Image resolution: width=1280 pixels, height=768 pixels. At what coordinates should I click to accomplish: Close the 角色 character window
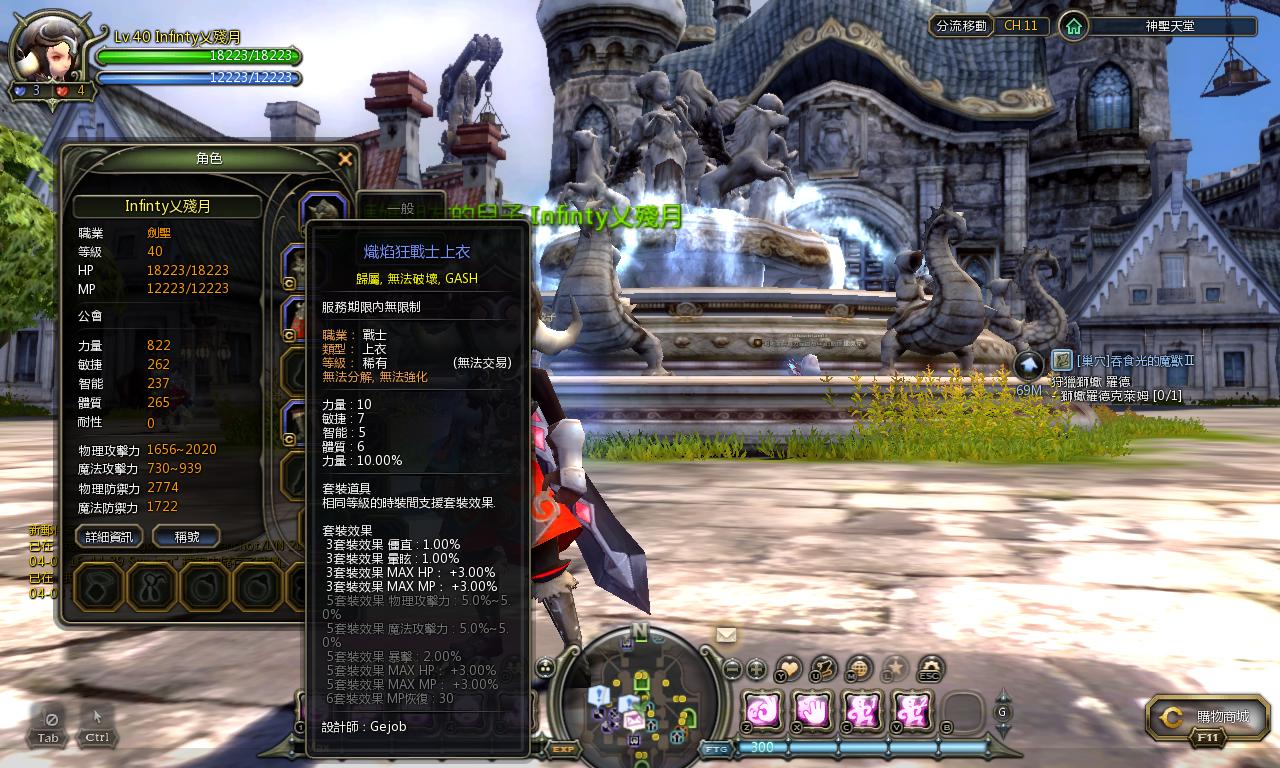pyautogui.click(x=345, y=159)
